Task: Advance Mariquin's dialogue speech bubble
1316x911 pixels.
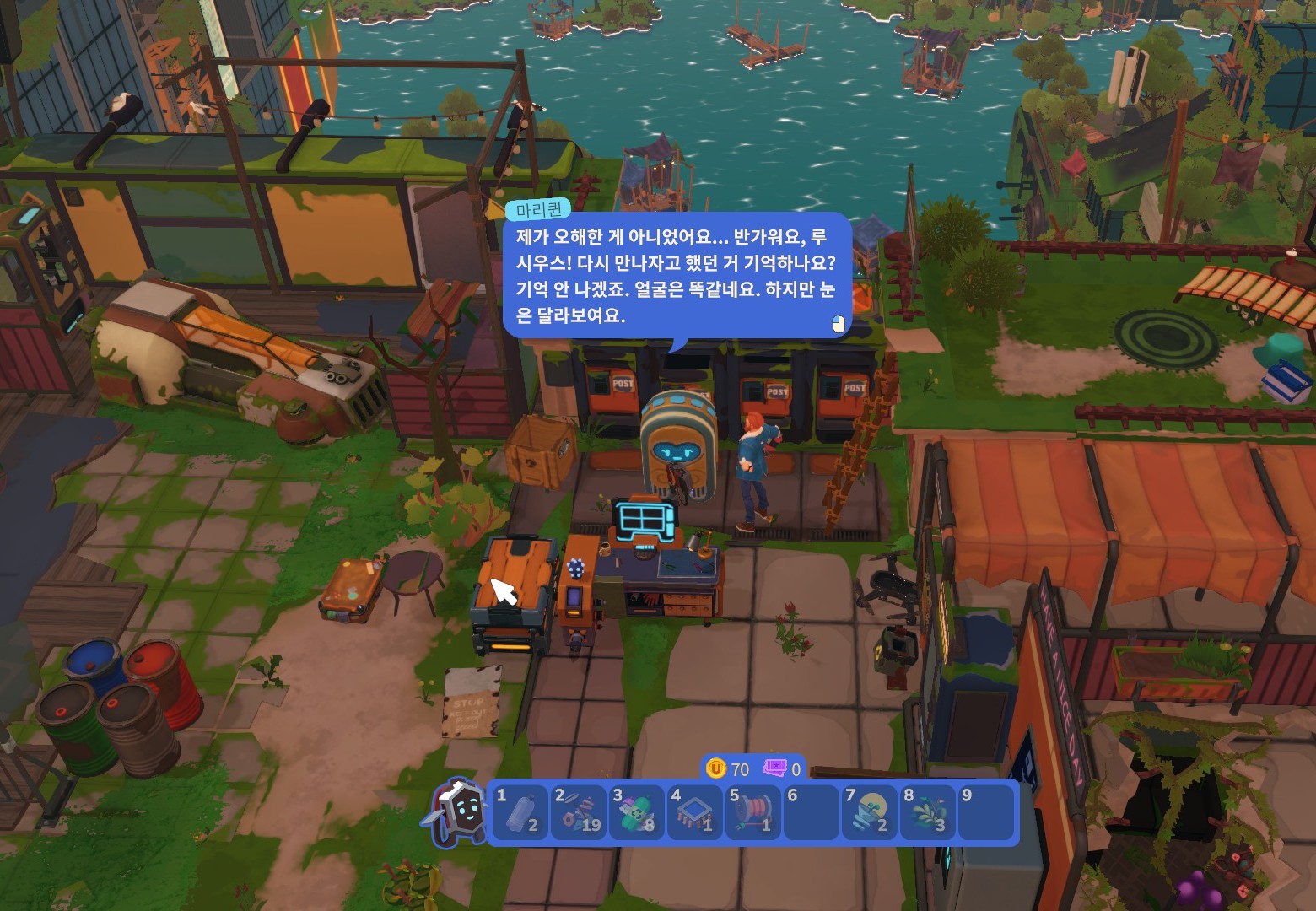Action: (x=676, y=276)
